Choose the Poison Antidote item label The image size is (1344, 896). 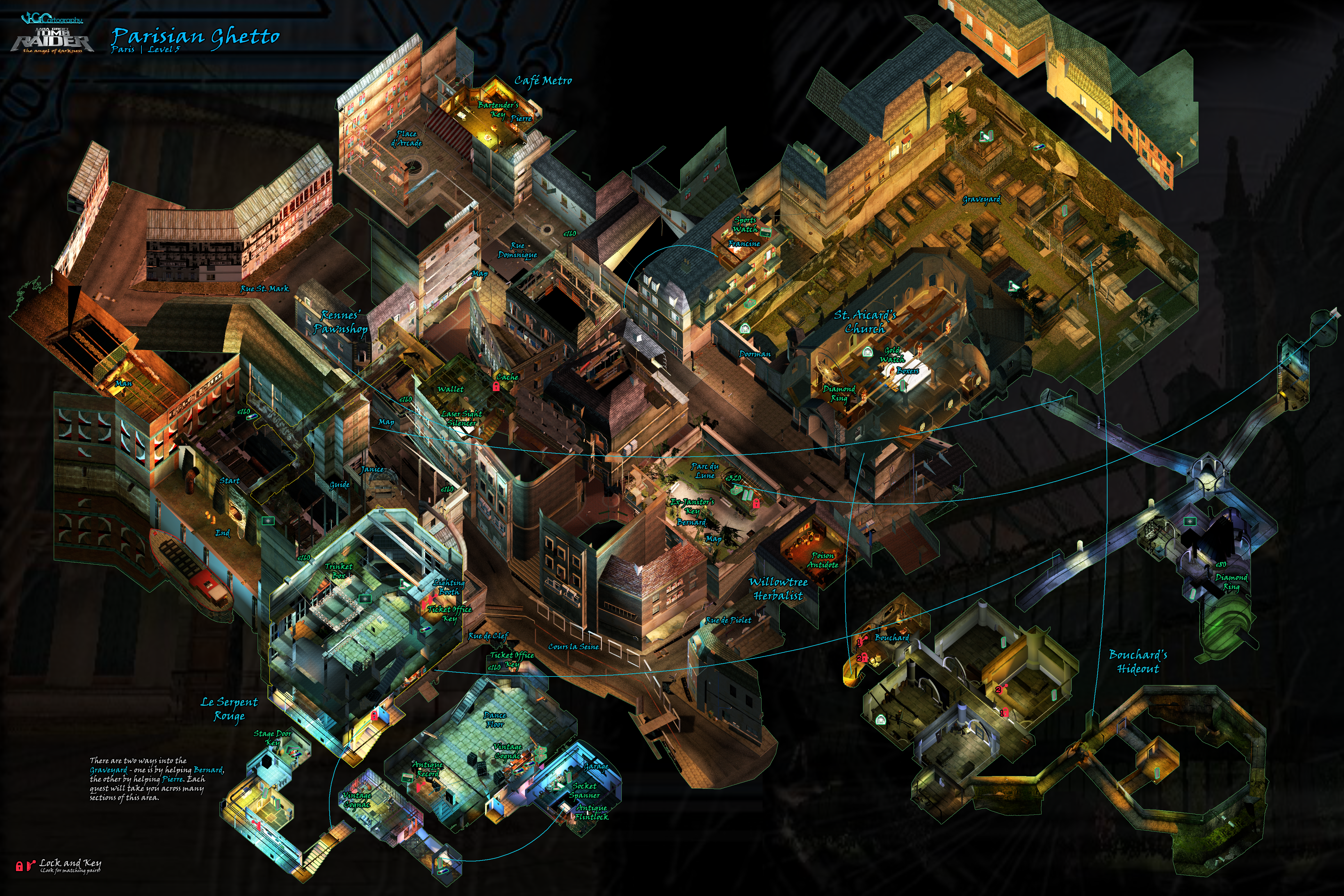(823, 560)
